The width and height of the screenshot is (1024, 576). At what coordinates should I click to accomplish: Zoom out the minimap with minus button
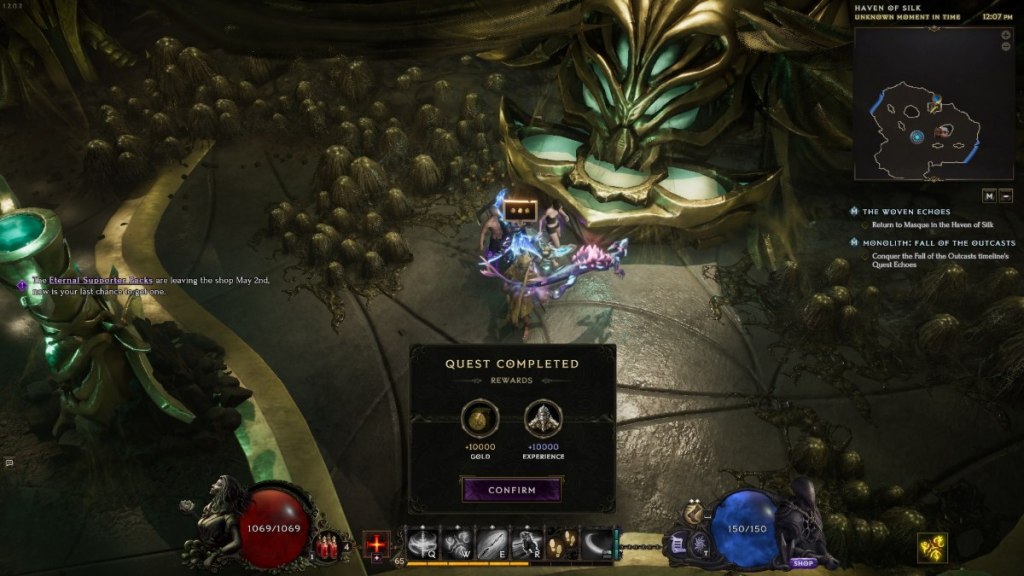pos(1005,47)
